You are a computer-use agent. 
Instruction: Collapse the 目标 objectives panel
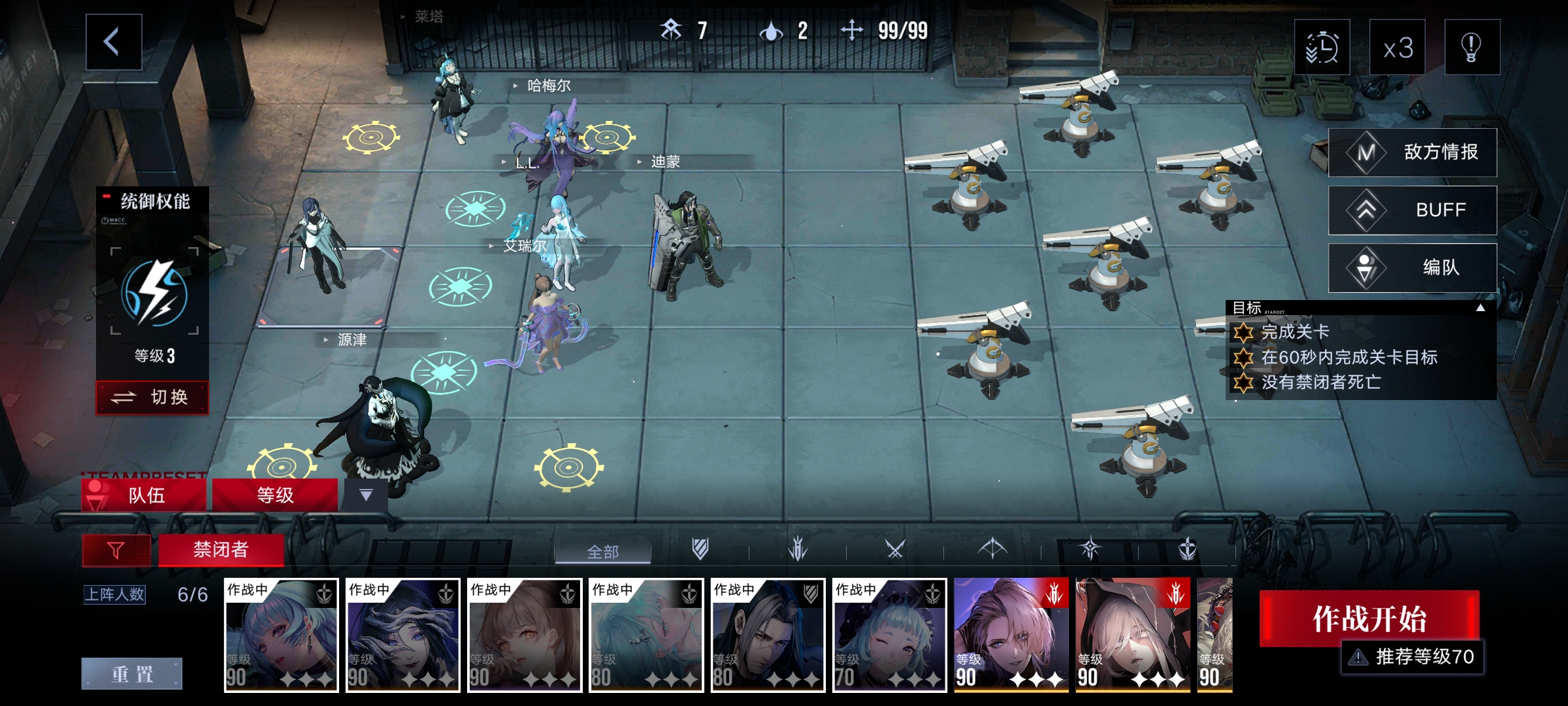[1480, 308]
